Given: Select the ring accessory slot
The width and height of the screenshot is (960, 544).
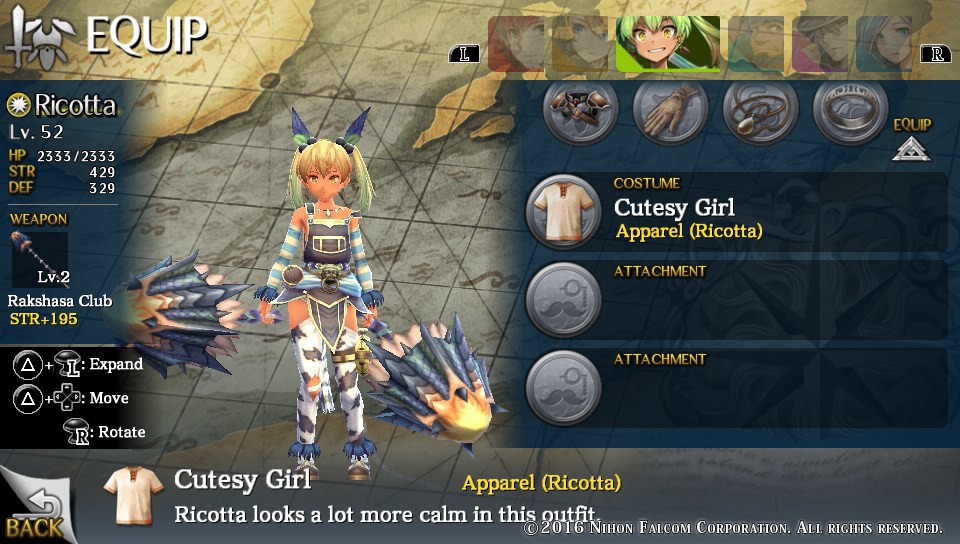Looking at the screenshot, I should [x=849, y=110].
